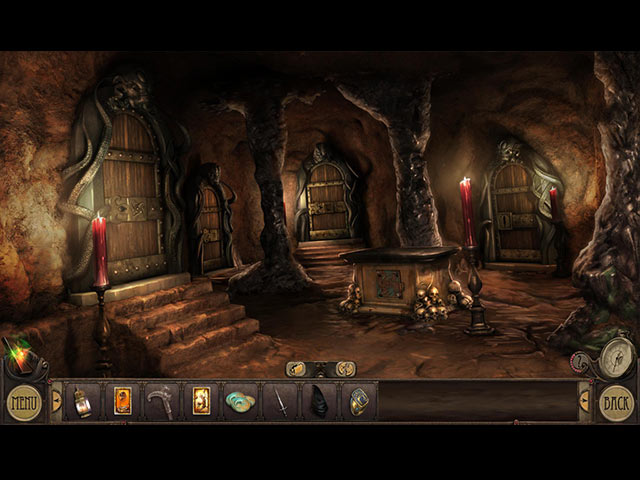
Task: Select the lantern in the inventory
Action: (83, 401)
